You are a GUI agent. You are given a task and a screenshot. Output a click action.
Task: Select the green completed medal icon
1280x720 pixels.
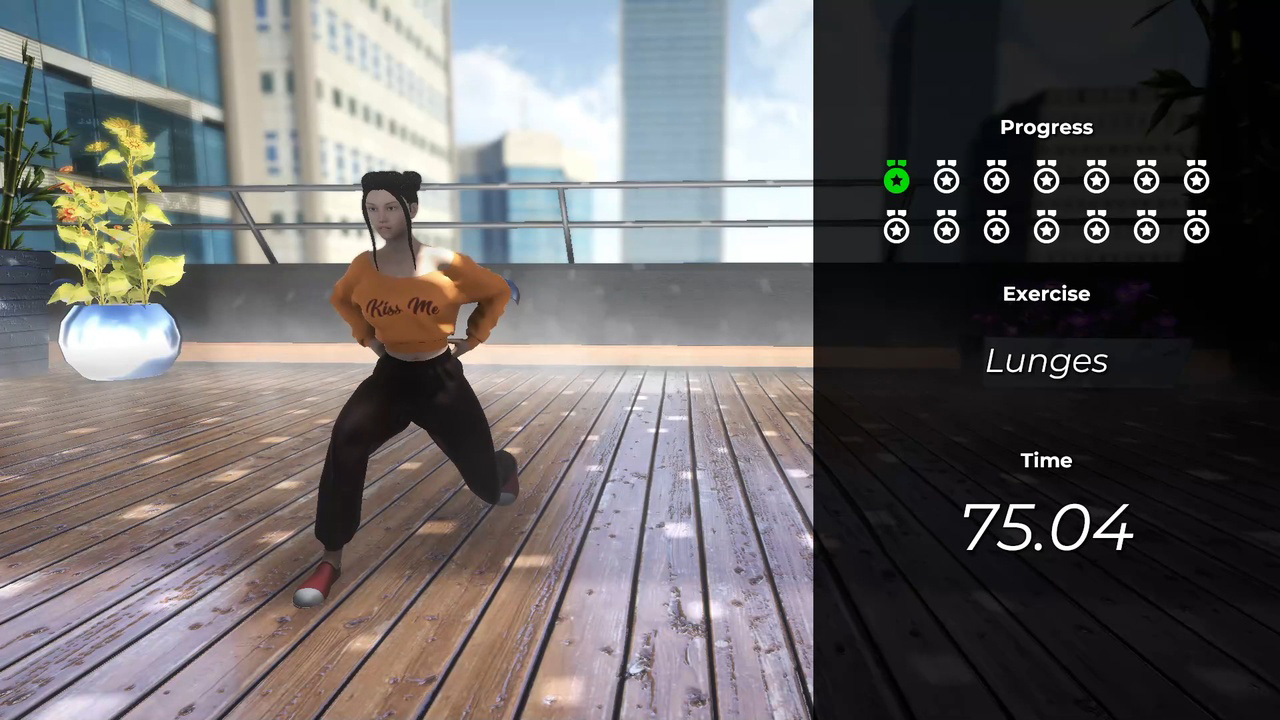(896, 179)
